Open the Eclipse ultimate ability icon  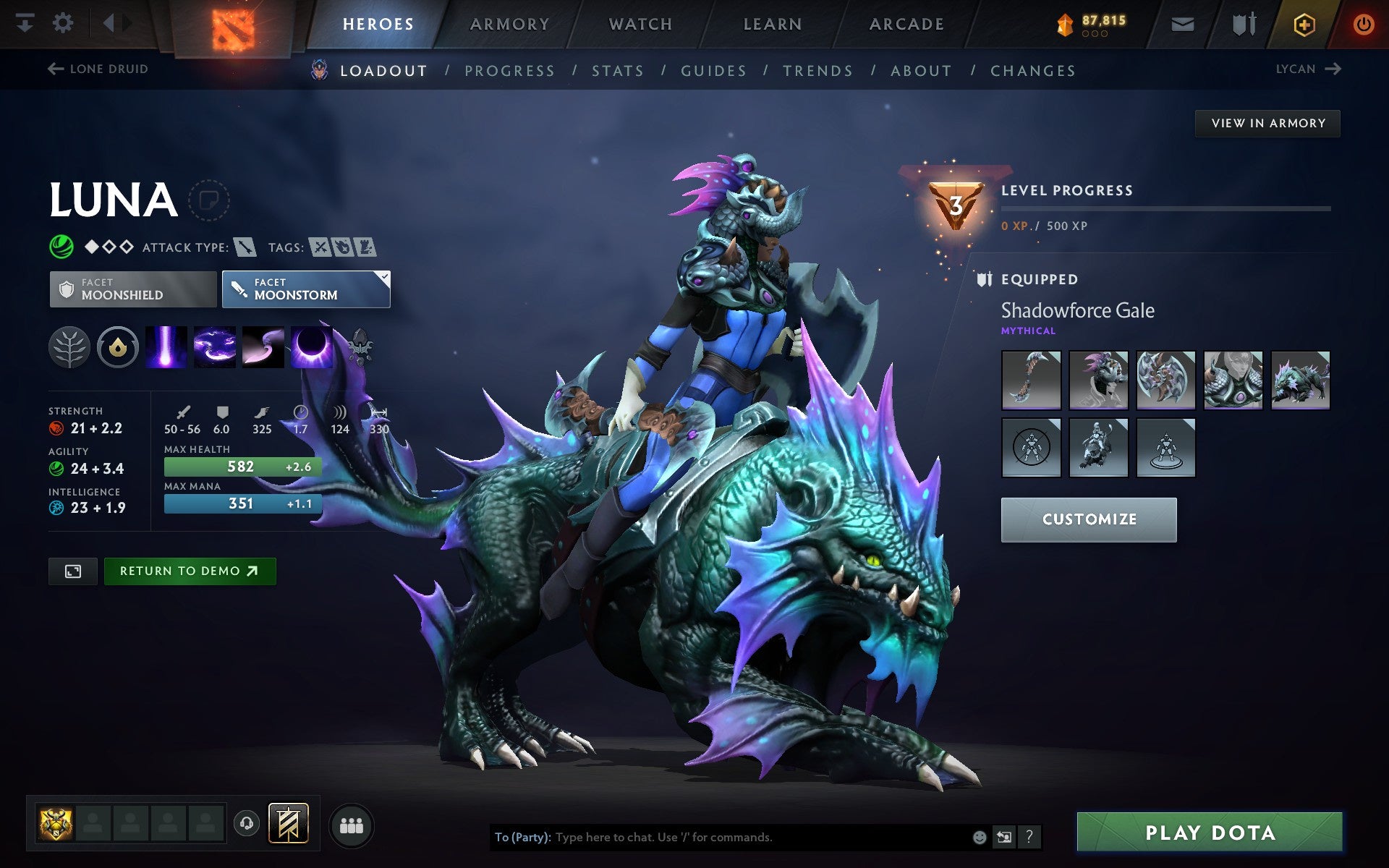pos(311,347)
